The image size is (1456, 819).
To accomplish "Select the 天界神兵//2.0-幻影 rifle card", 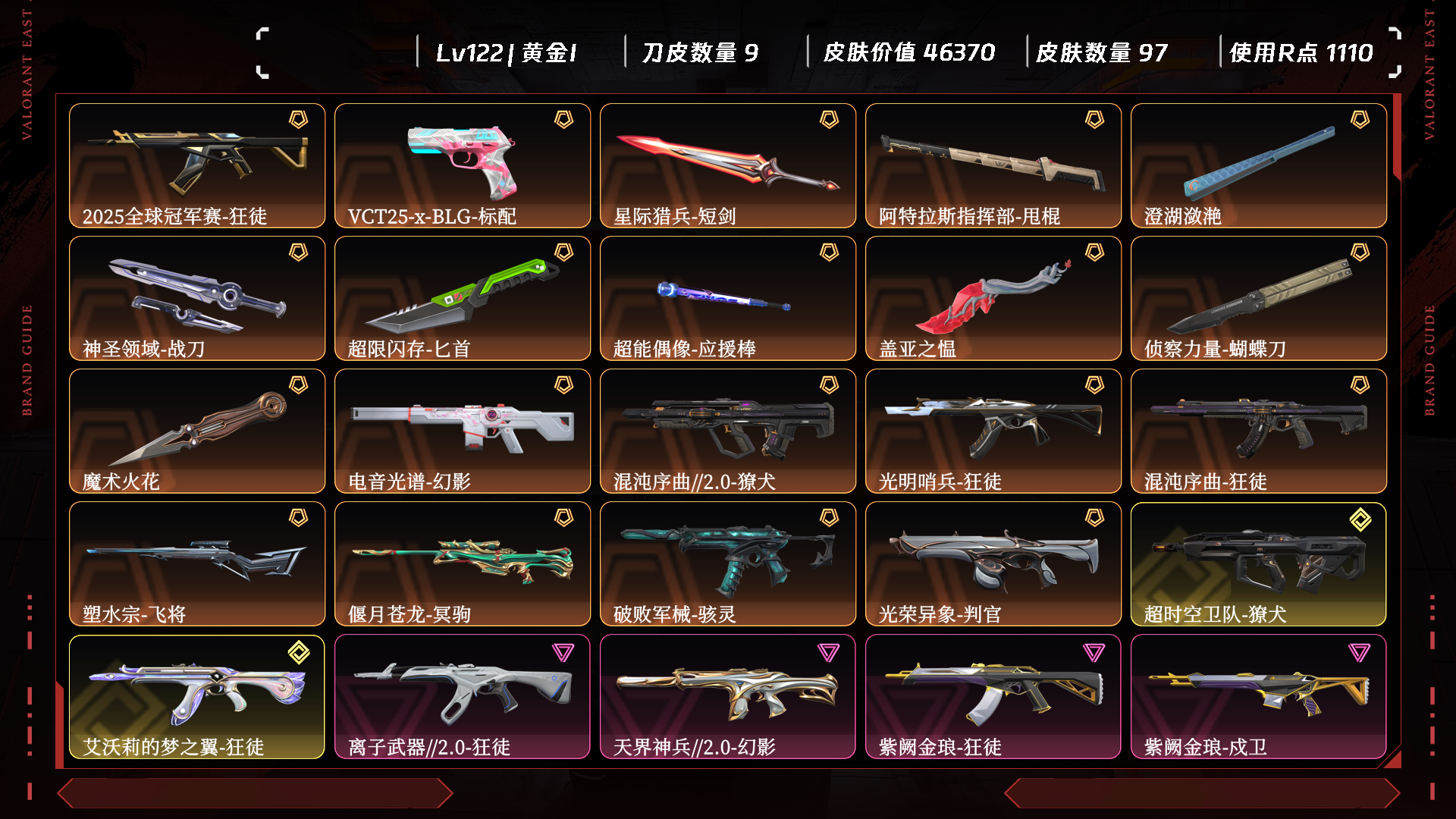I will (x=728, y=696).
